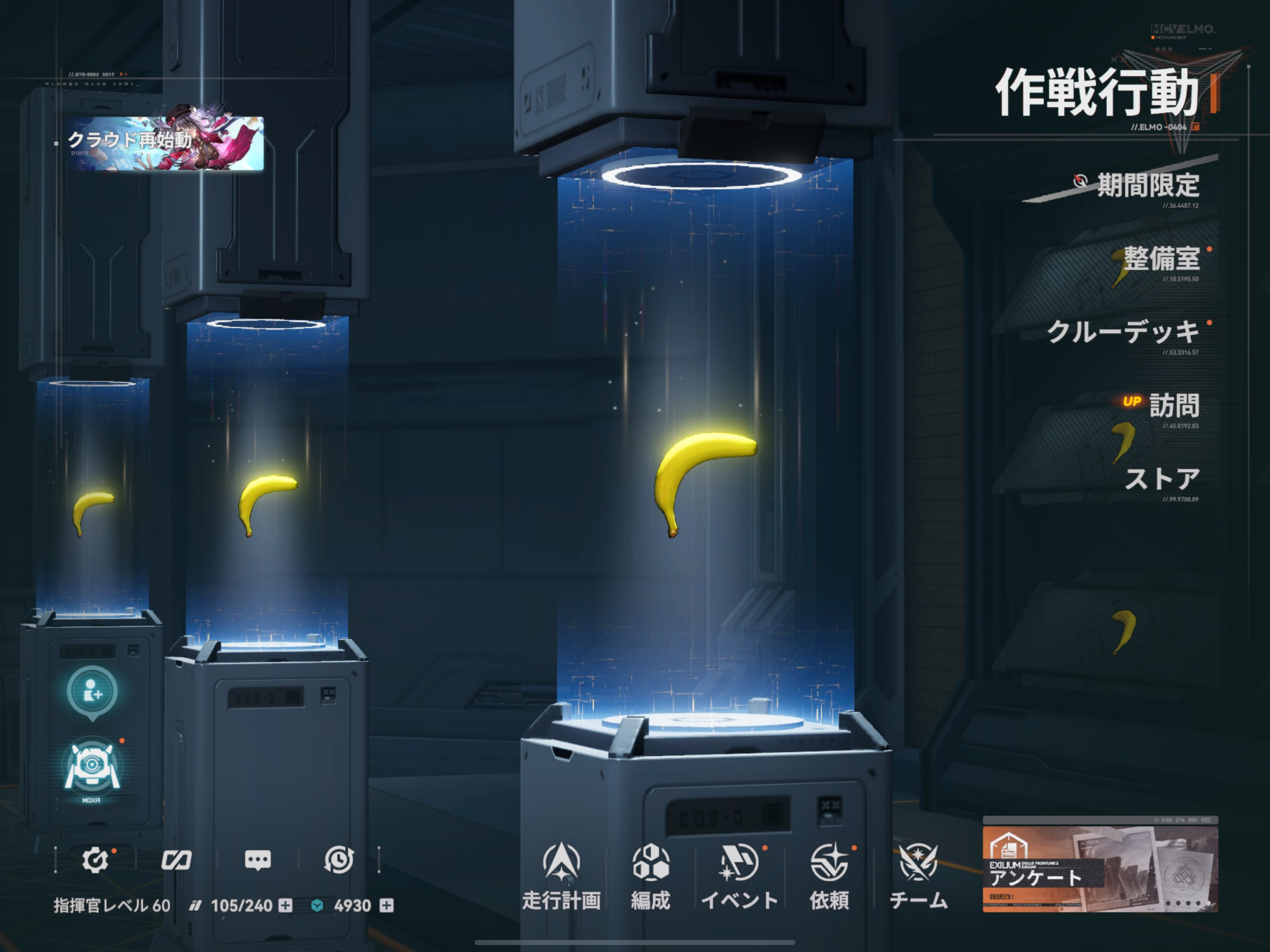Open 依頼 commissions
This screenshot has height=952, width=1270.
[x=829, y=876]
